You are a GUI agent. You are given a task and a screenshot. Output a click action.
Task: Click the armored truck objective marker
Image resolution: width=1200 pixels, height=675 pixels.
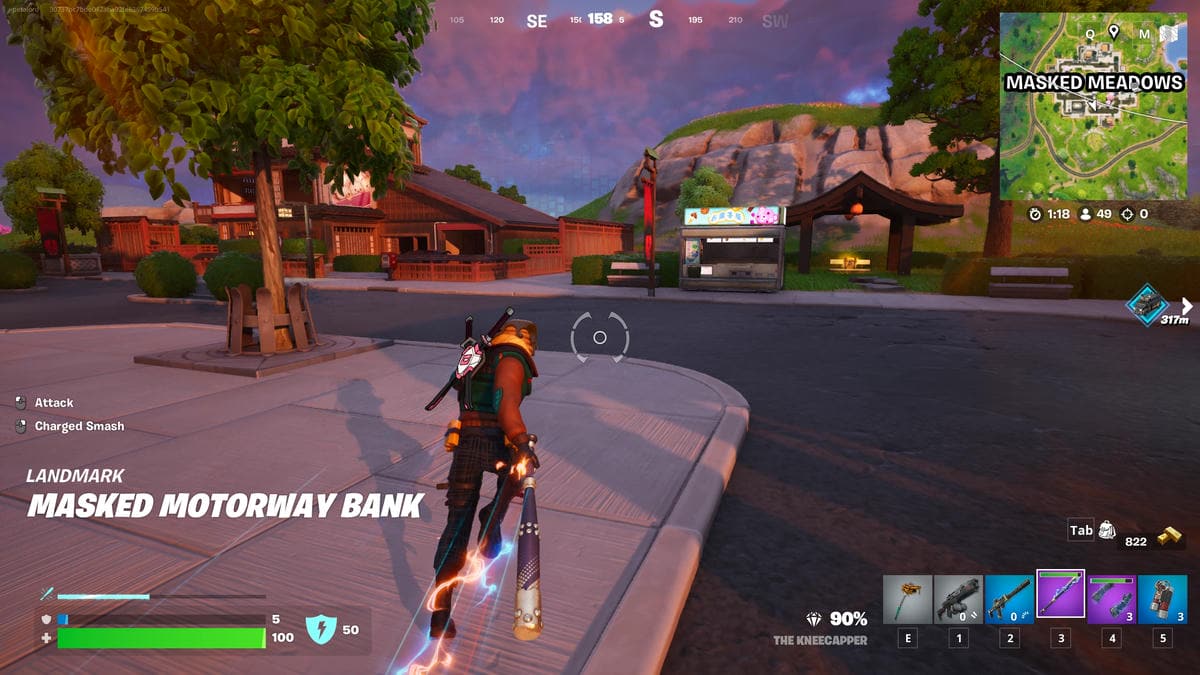(1147, 303)
